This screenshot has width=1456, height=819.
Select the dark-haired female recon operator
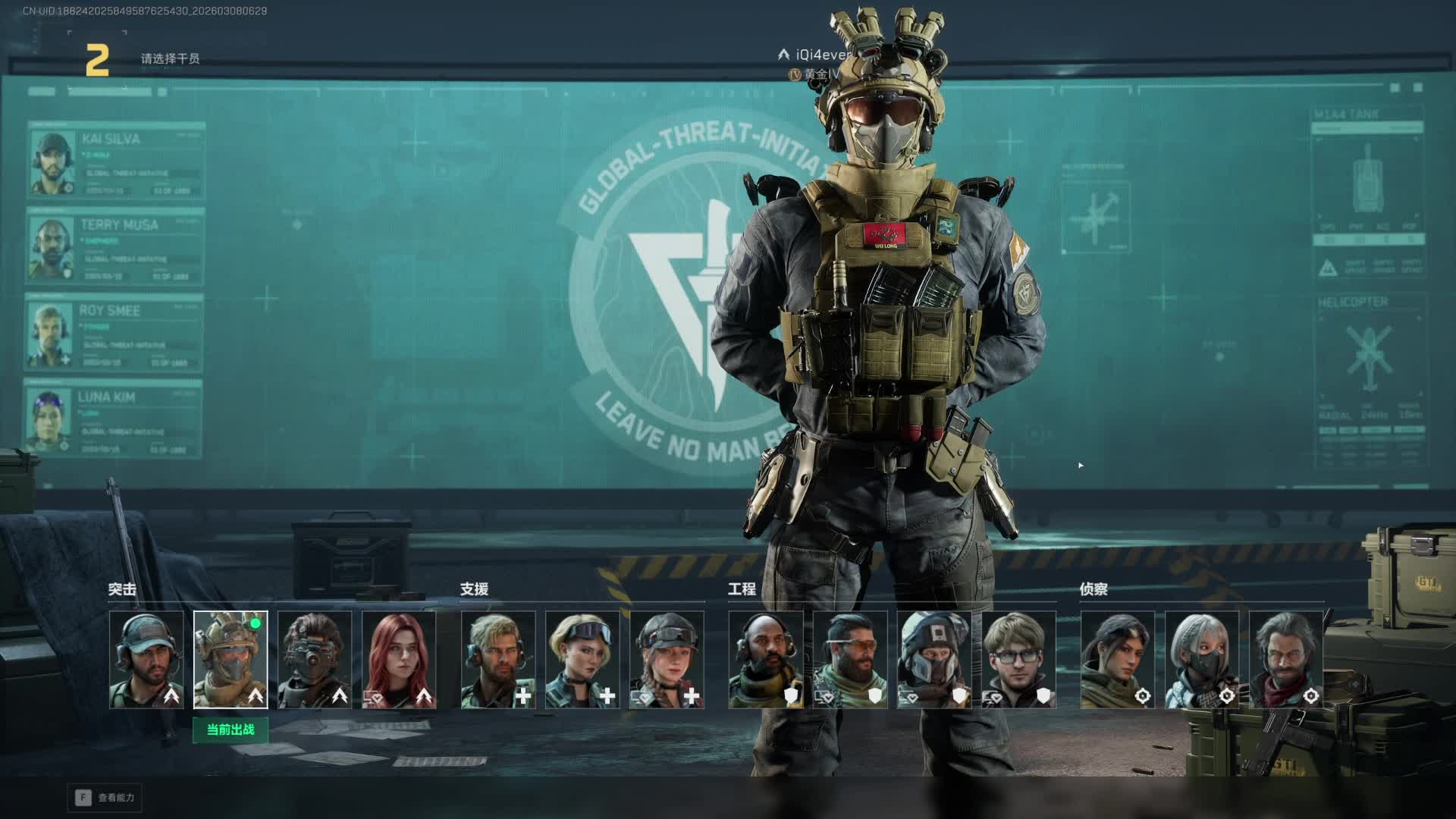[x=1118, y=660]
